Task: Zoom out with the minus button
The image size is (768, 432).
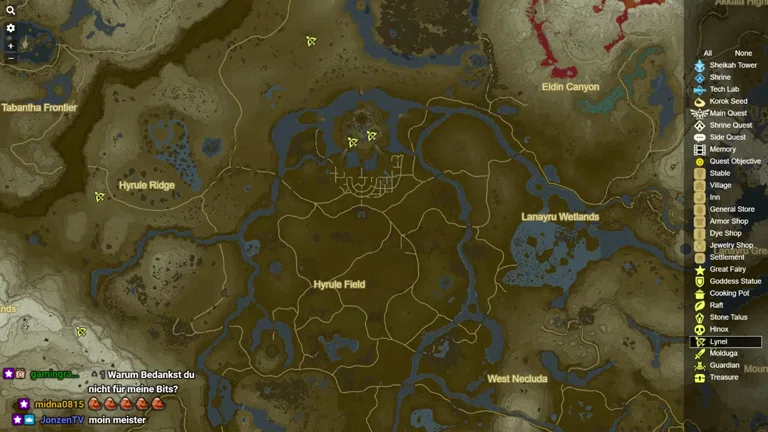Action: click(x=11, y=58)
